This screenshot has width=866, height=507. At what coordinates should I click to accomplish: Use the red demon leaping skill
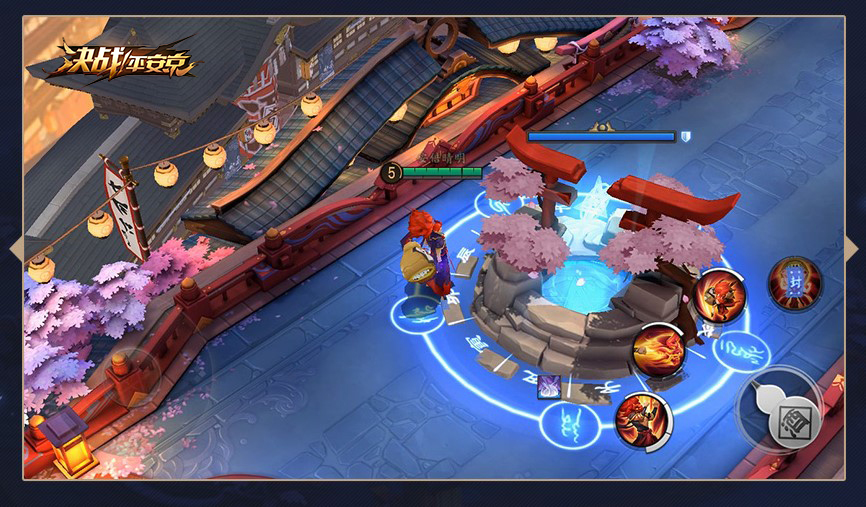pyautogui.click(x=719, y=296)
